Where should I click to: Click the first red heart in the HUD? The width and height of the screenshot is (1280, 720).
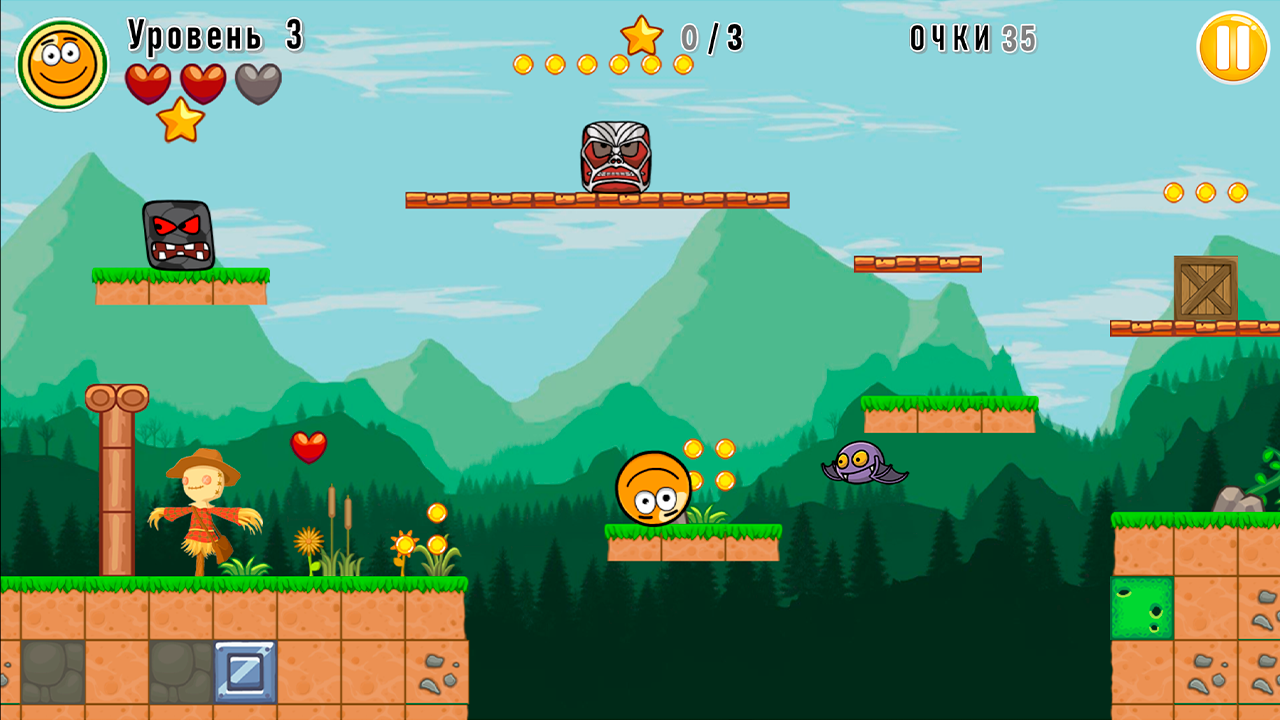(x=148, y=82)
